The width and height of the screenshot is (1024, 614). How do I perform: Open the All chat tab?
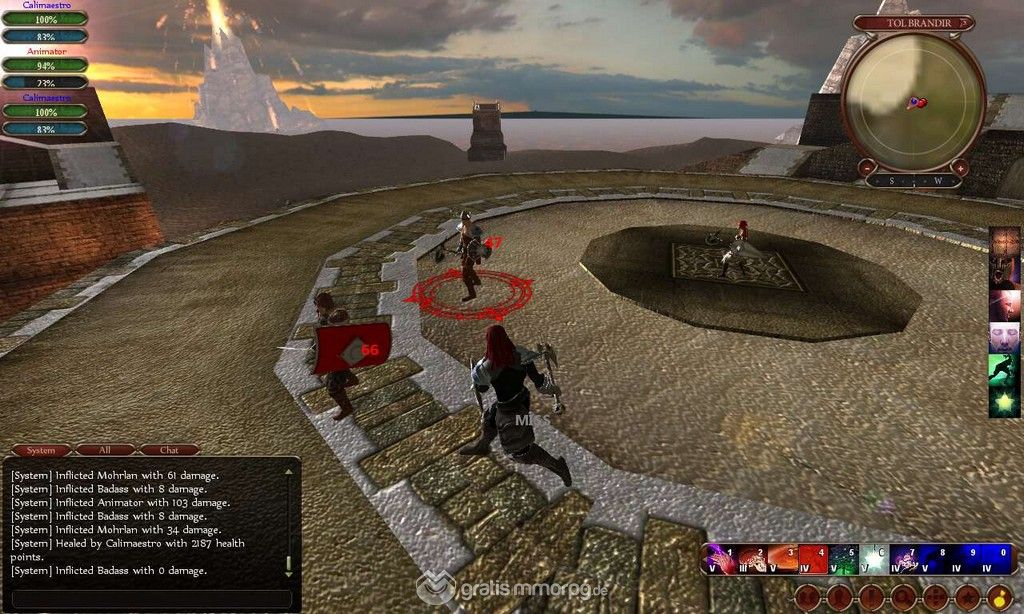(x=105, y=450)
